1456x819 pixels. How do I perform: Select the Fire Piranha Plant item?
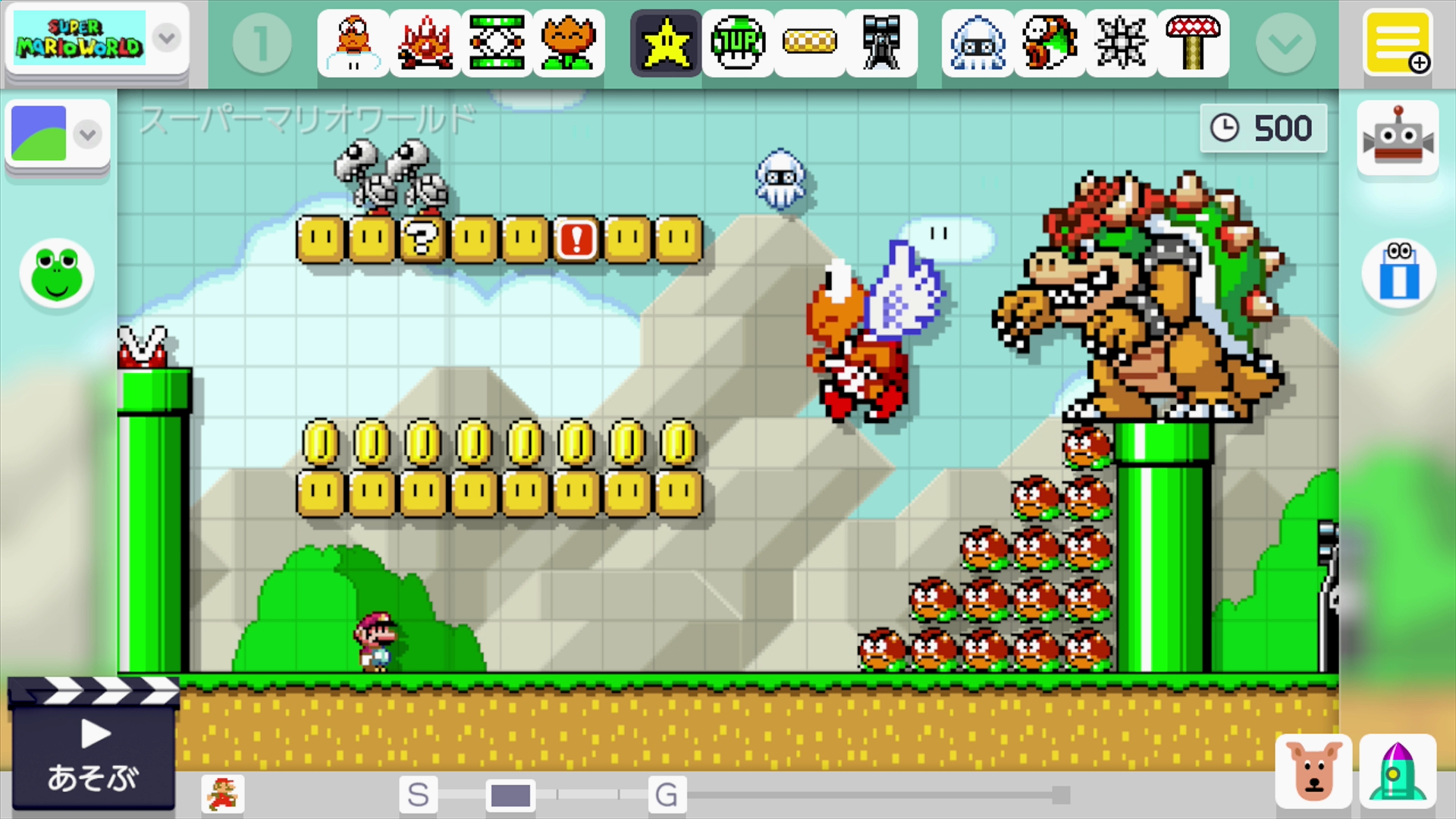(x=570, y=43)
